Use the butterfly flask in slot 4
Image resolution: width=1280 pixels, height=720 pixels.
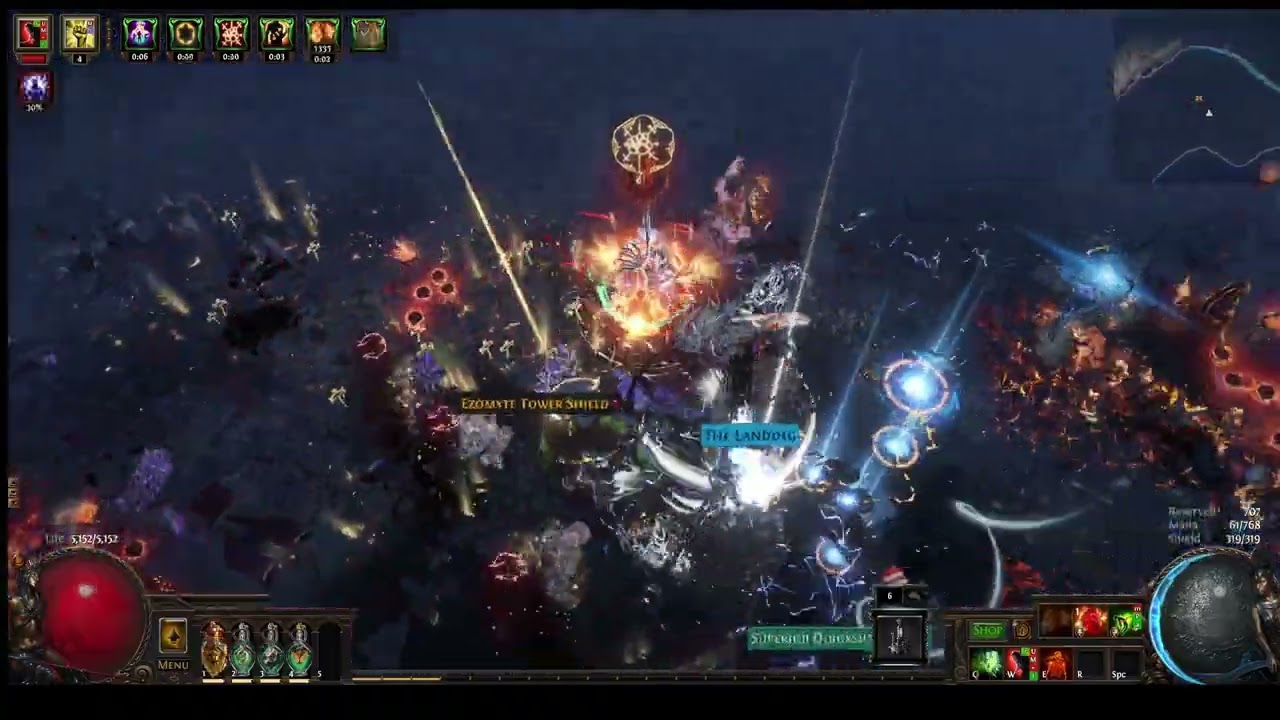point(300,648)
